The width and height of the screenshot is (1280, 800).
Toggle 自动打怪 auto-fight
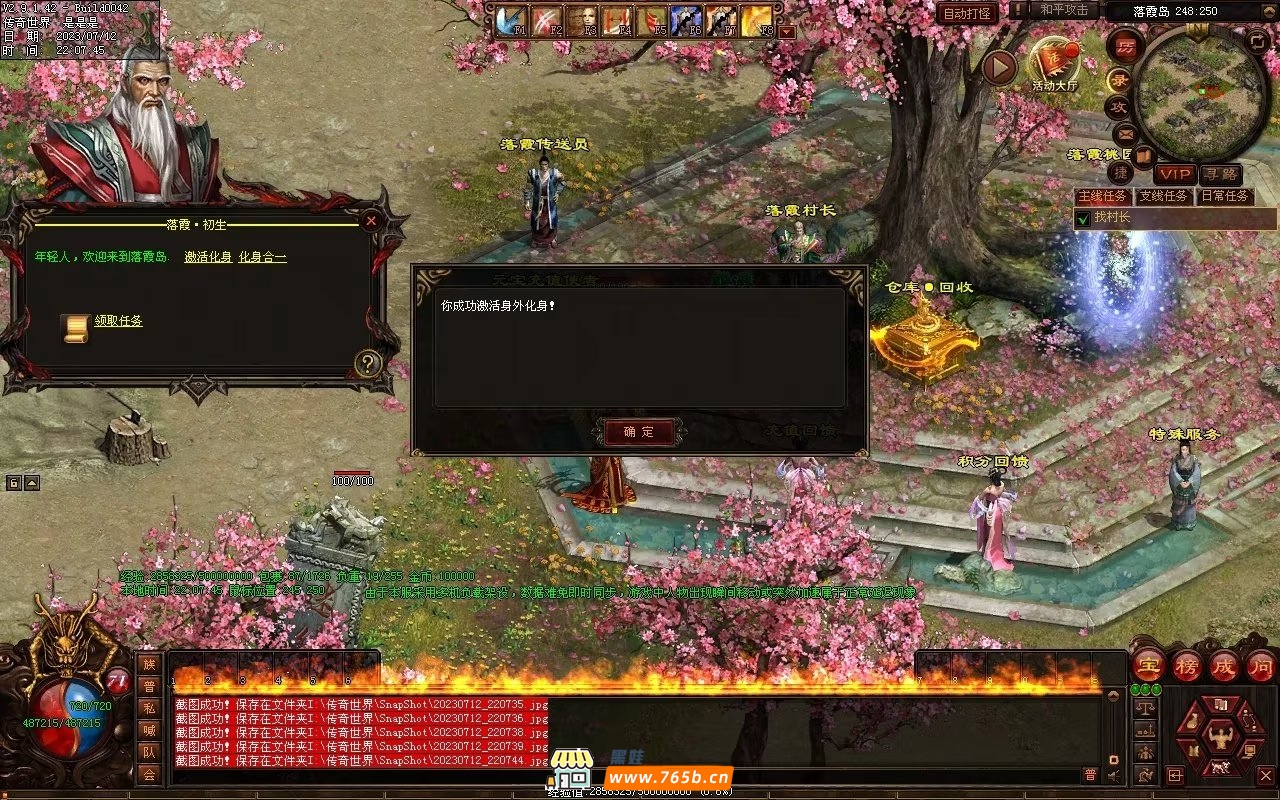pos(967,13)
